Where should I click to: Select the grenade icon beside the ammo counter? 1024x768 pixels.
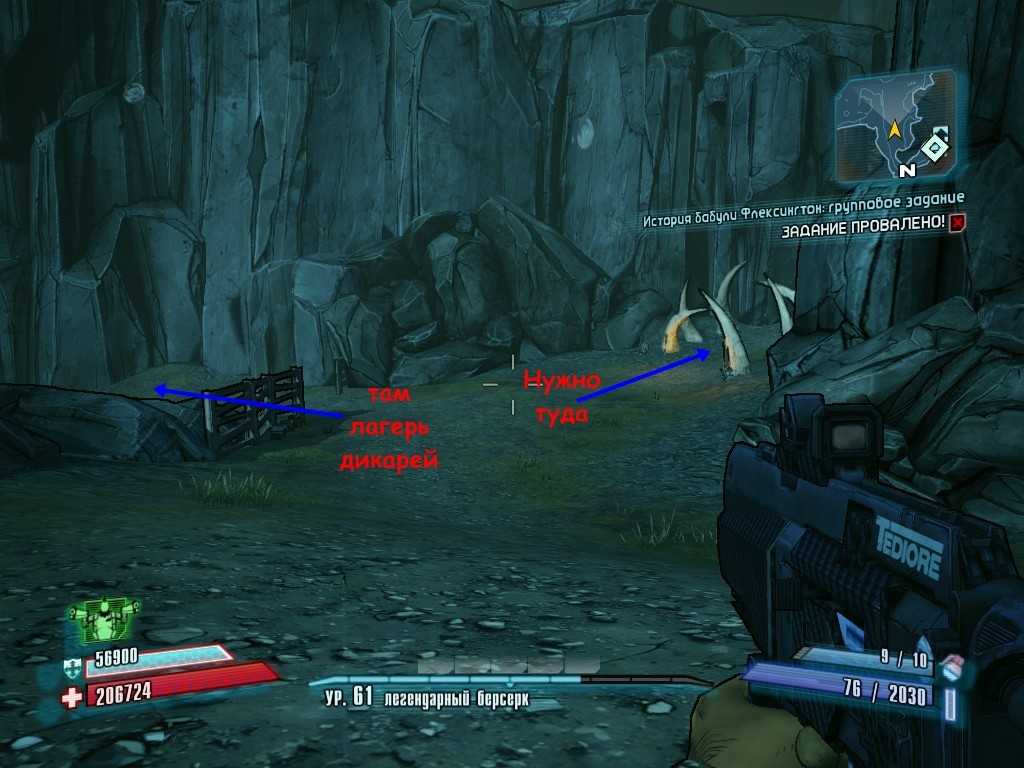coord(953,663)
